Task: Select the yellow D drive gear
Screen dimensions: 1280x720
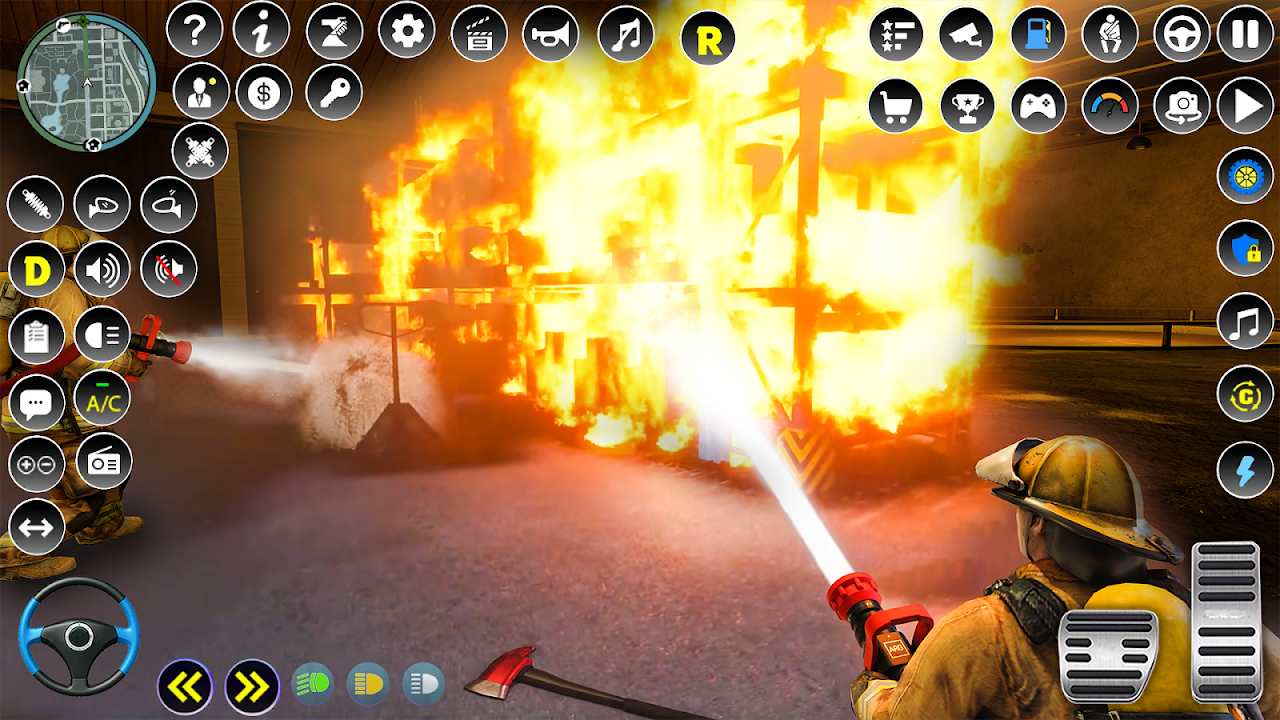Action: [x=37, y=270]
